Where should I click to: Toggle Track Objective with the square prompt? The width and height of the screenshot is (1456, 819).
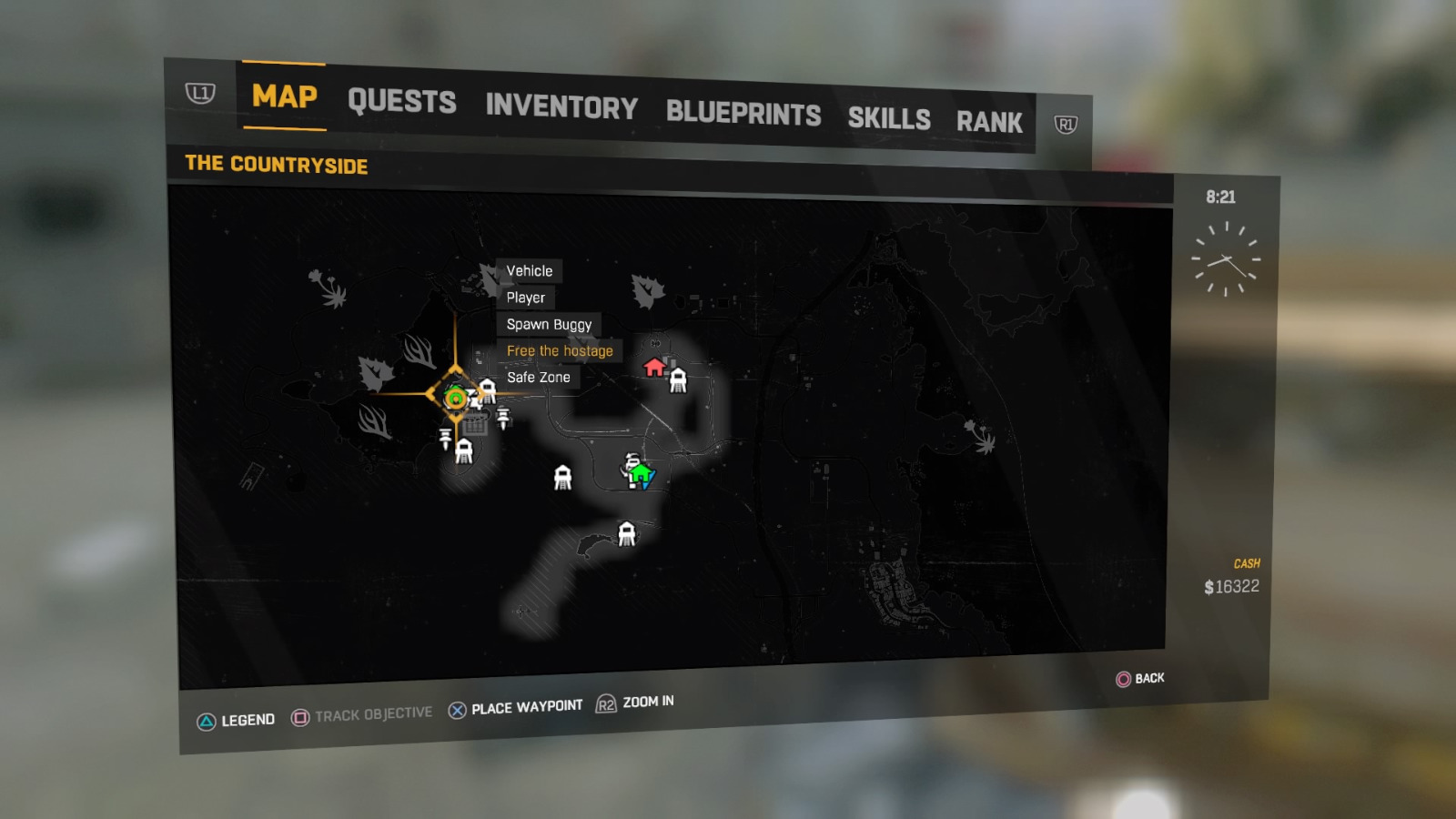[363, 713]
